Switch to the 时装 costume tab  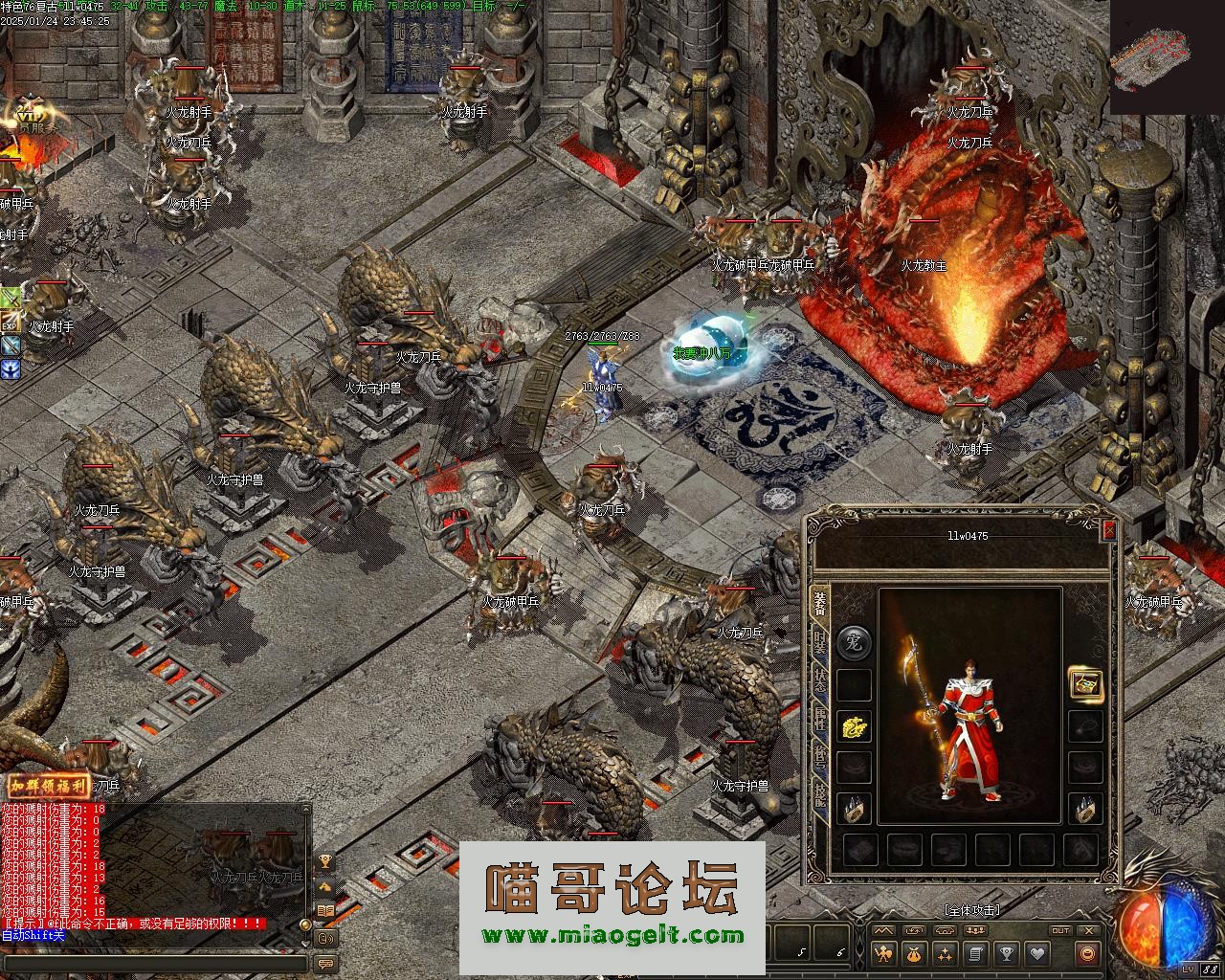(x=820, y=638)
